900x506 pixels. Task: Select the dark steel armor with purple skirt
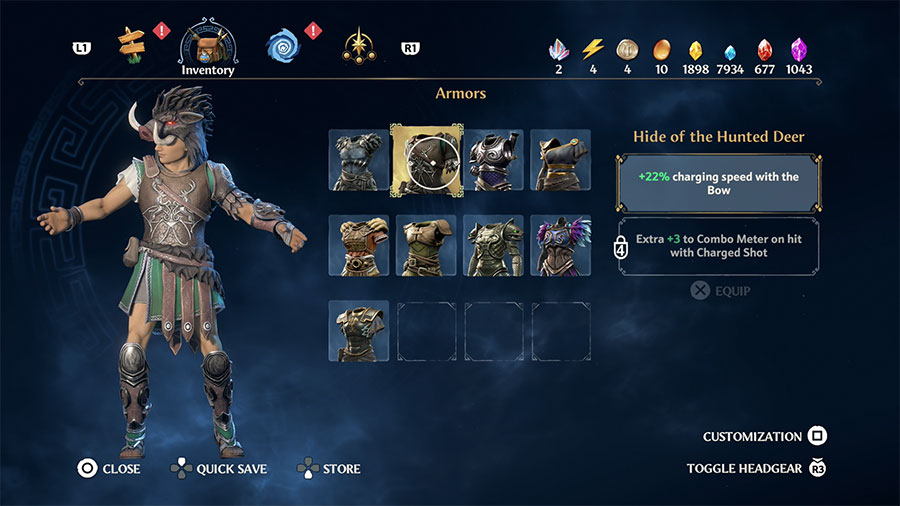(493, 159)
